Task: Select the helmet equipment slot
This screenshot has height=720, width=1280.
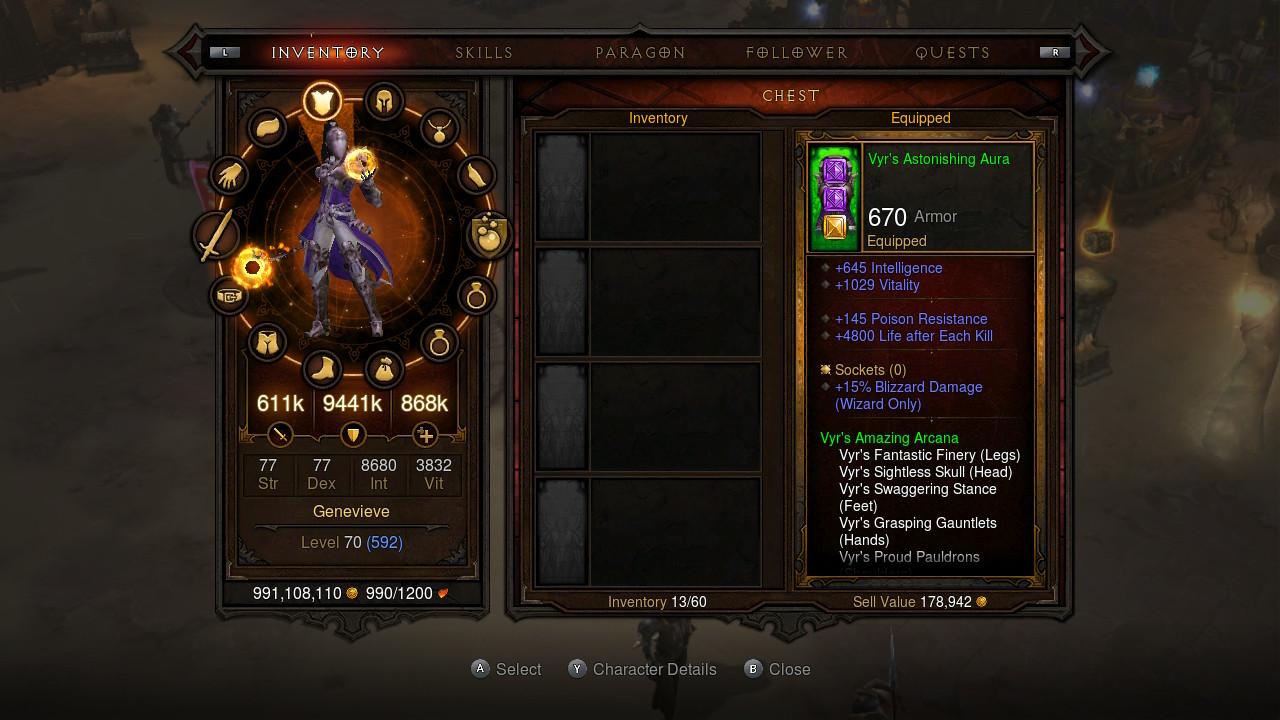Action: click(x=383, y=101)
